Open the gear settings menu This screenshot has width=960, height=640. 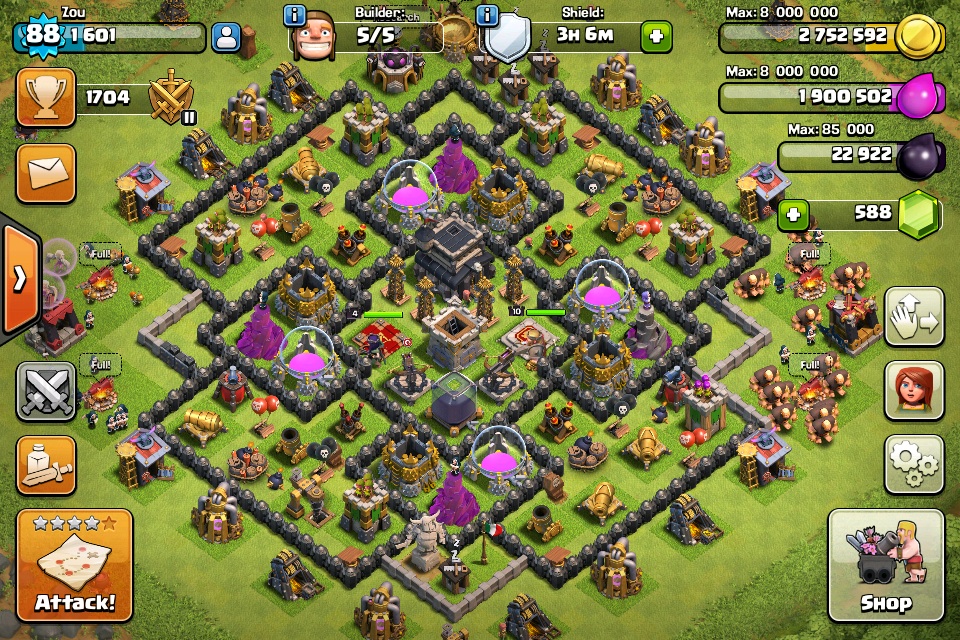pos(914,464)
